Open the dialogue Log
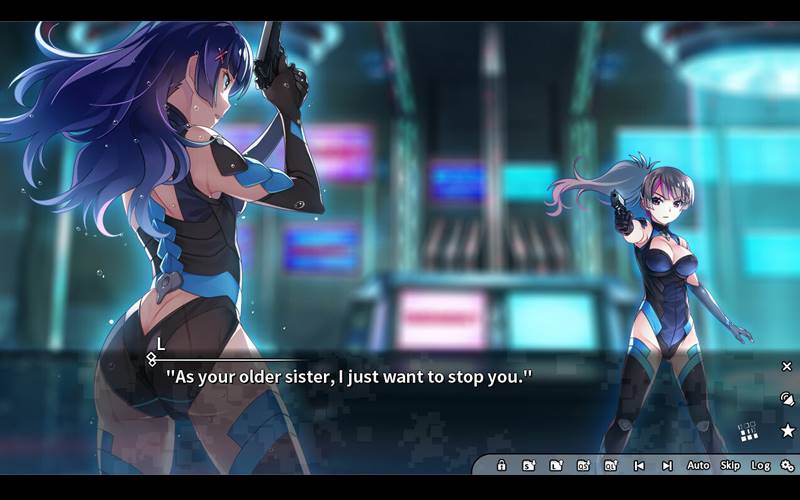The image size is (800, 500). [761, 466]
